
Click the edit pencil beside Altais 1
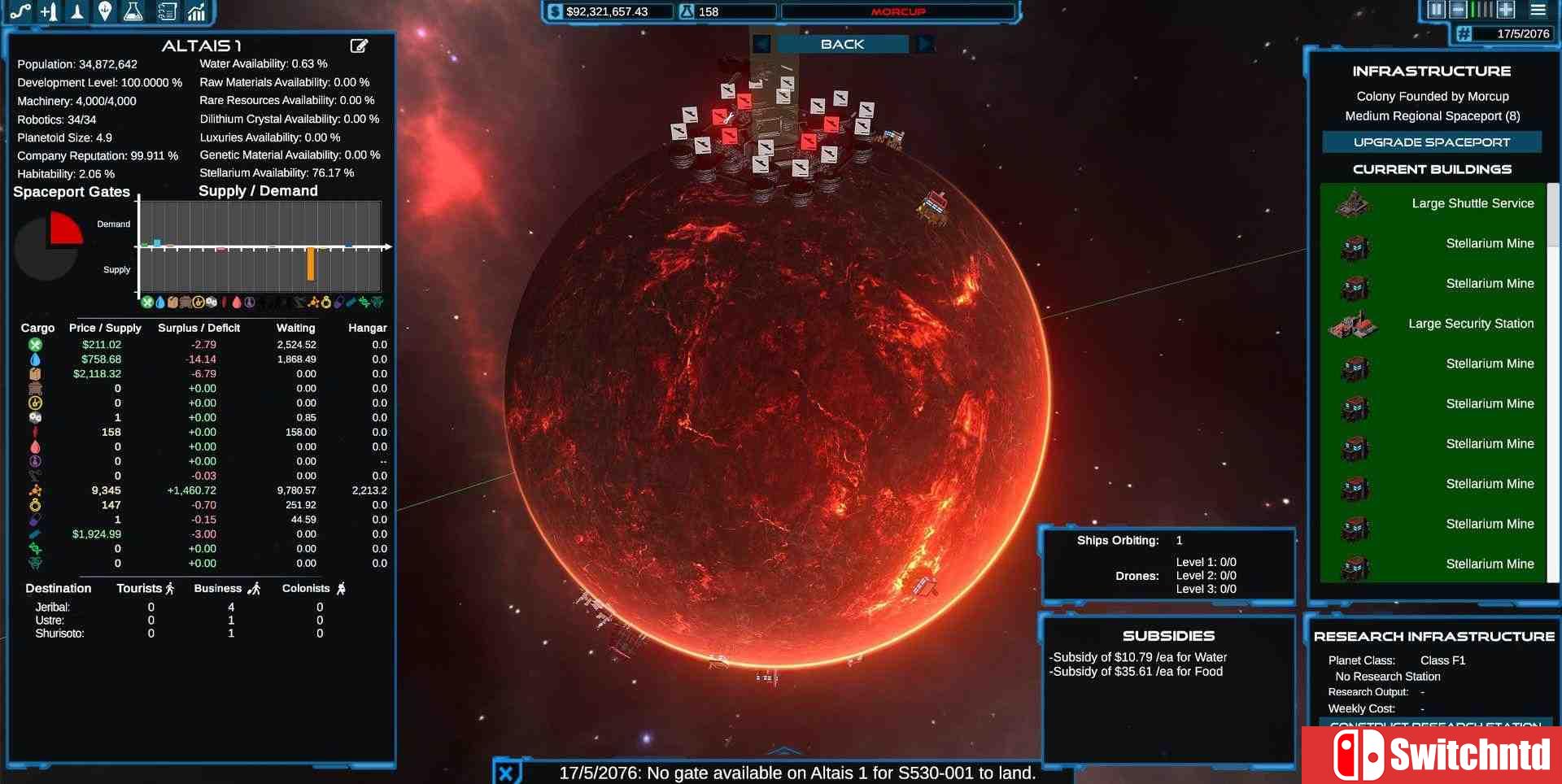pos(359,46)
